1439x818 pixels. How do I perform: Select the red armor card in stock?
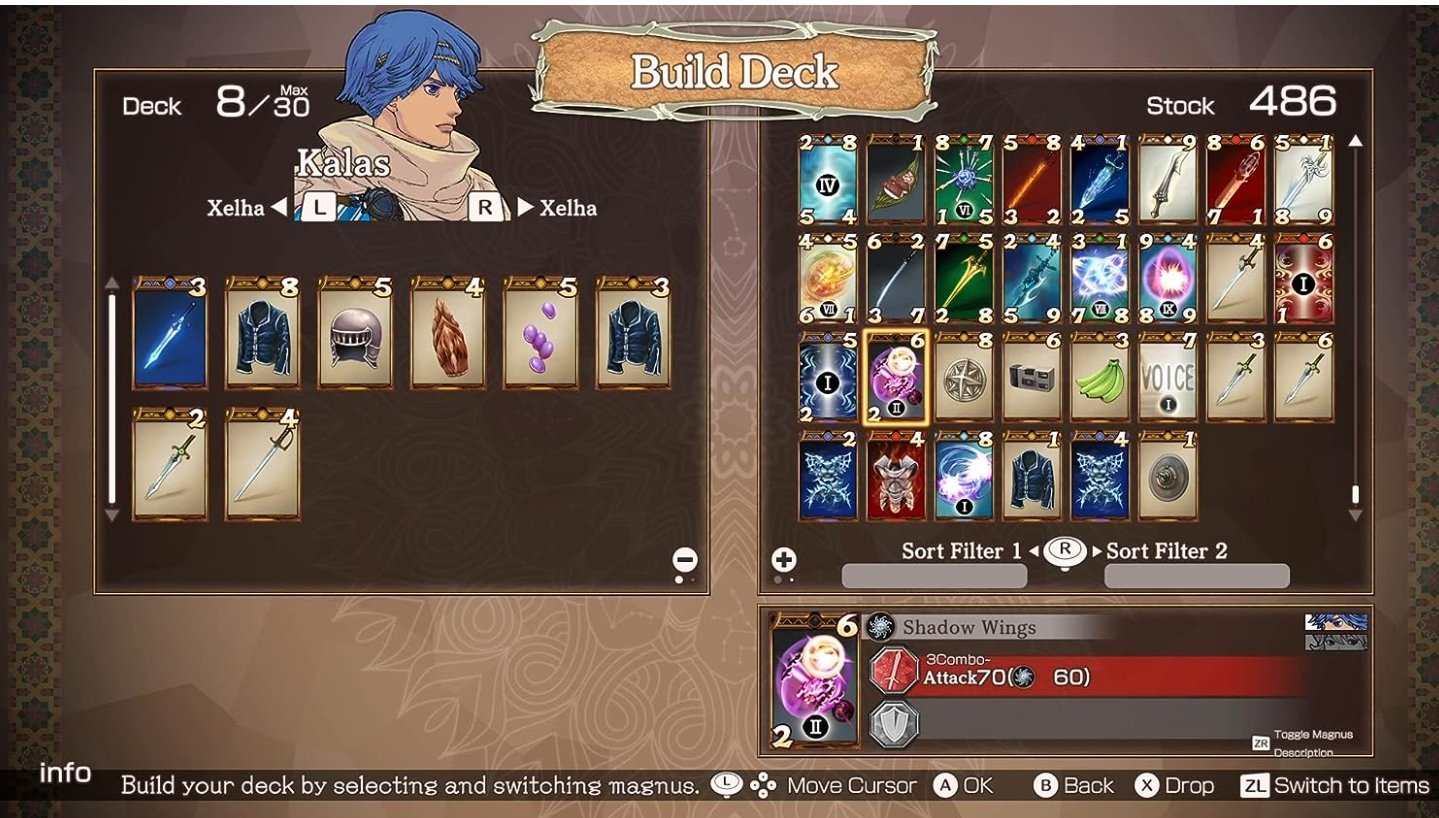tap(896, 476)
